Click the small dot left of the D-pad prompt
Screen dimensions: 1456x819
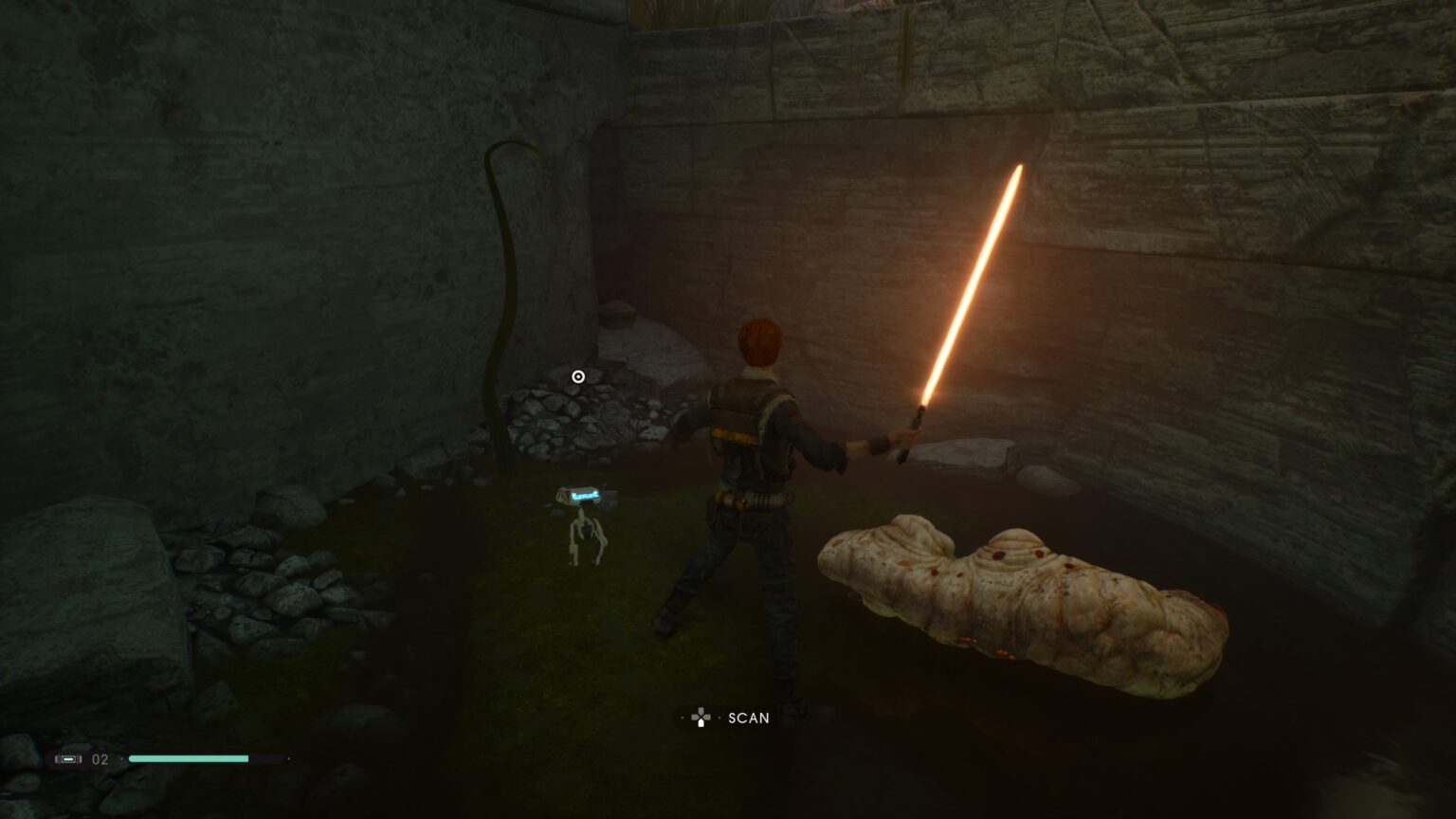click(681, 718)
